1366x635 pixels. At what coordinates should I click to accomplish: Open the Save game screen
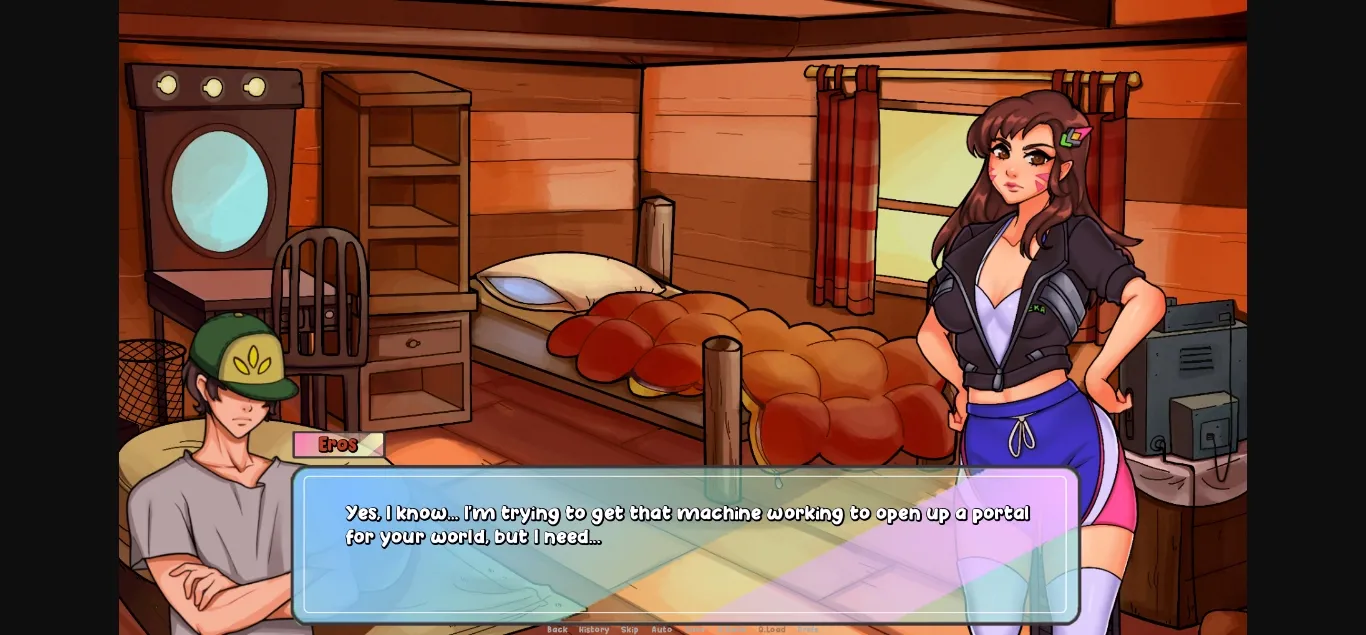(x=695, y=630)
